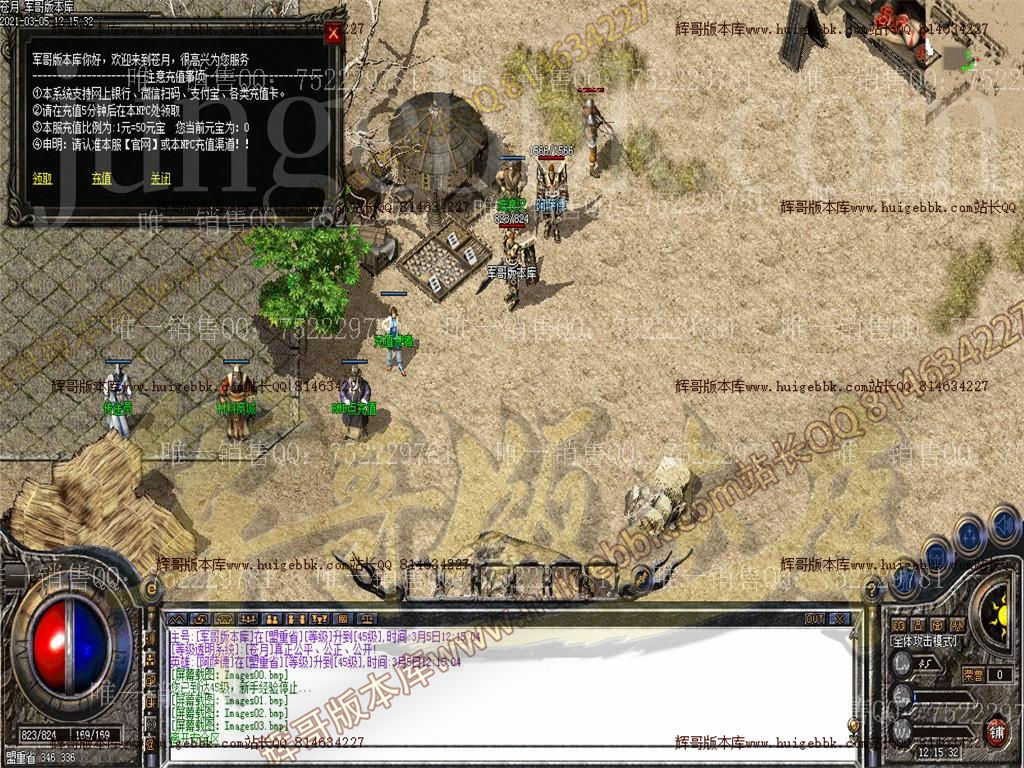Screen dimensions: 1024x768
Task: Choose the 领取 claim option
Action: [42, 179]
